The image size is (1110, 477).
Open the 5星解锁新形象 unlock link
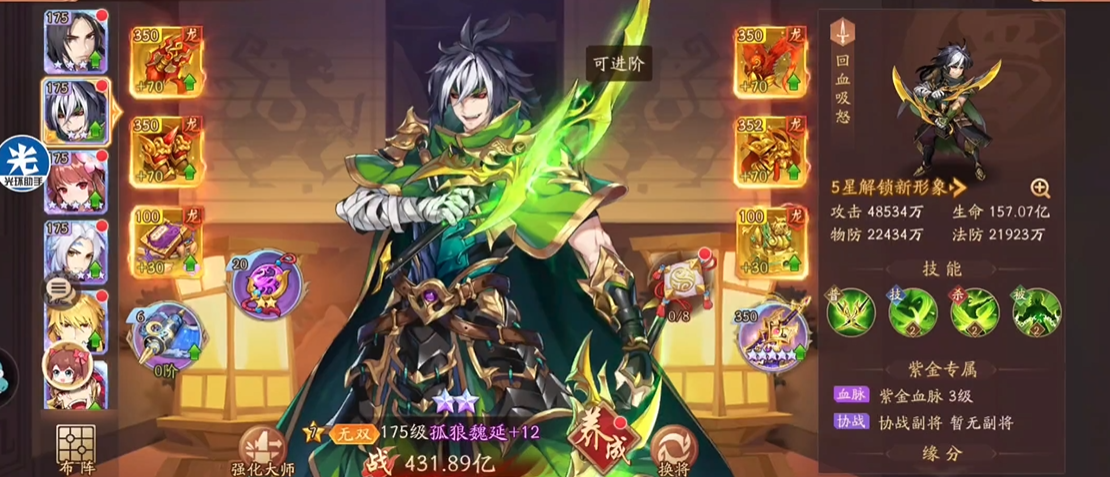coord(899,187)
